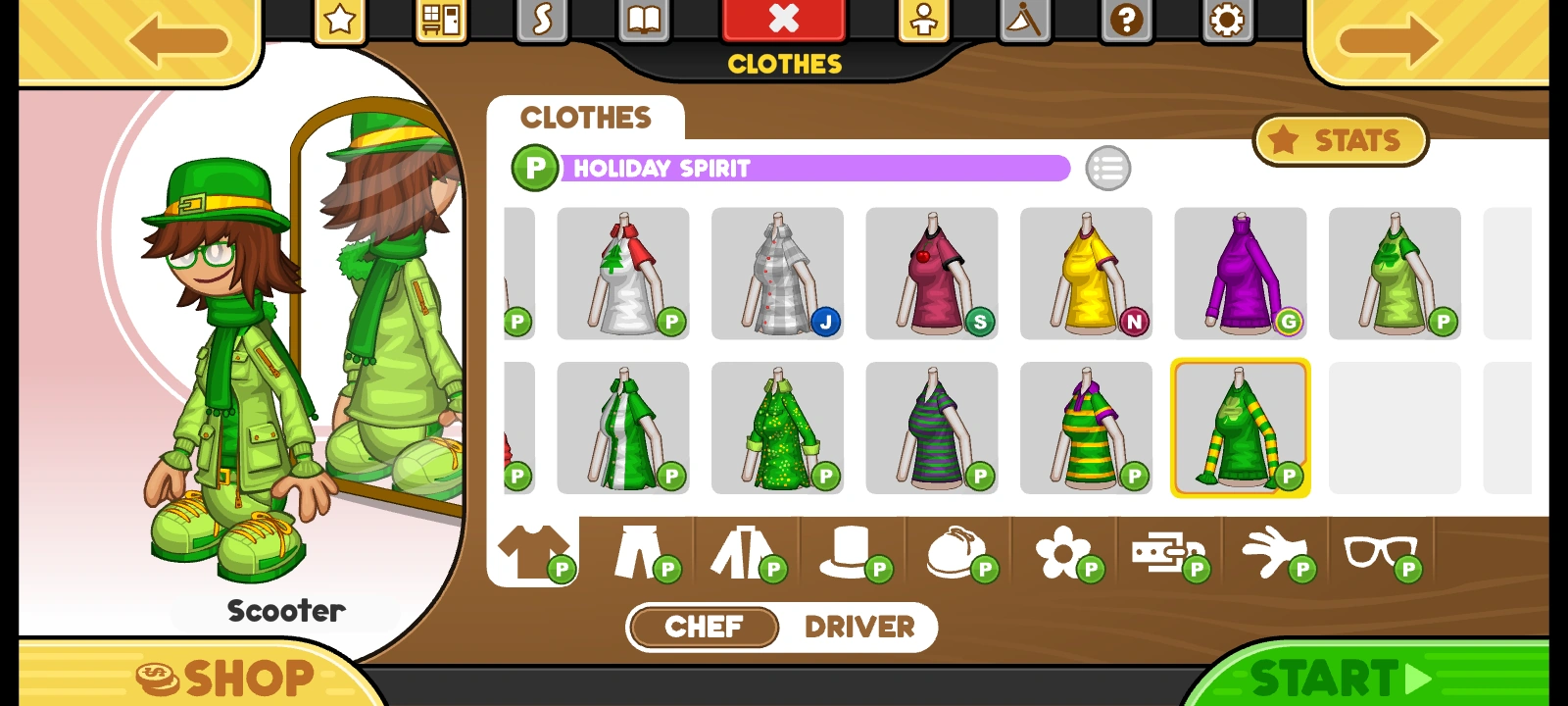The width and height of the screenshot is (1568, 706).
Task: Click the right arrow to go forward
Action: (x=1392, y=39)
